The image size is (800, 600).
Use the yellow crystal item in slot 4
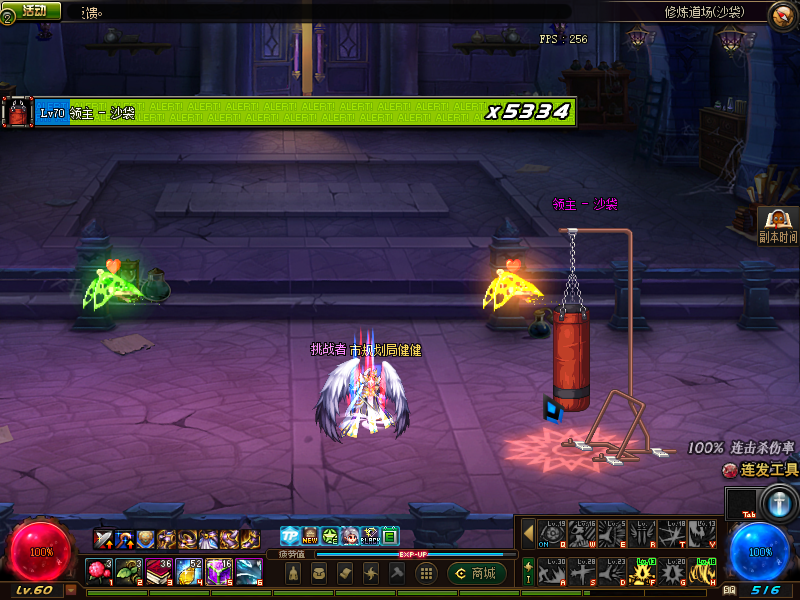point(189,571)
